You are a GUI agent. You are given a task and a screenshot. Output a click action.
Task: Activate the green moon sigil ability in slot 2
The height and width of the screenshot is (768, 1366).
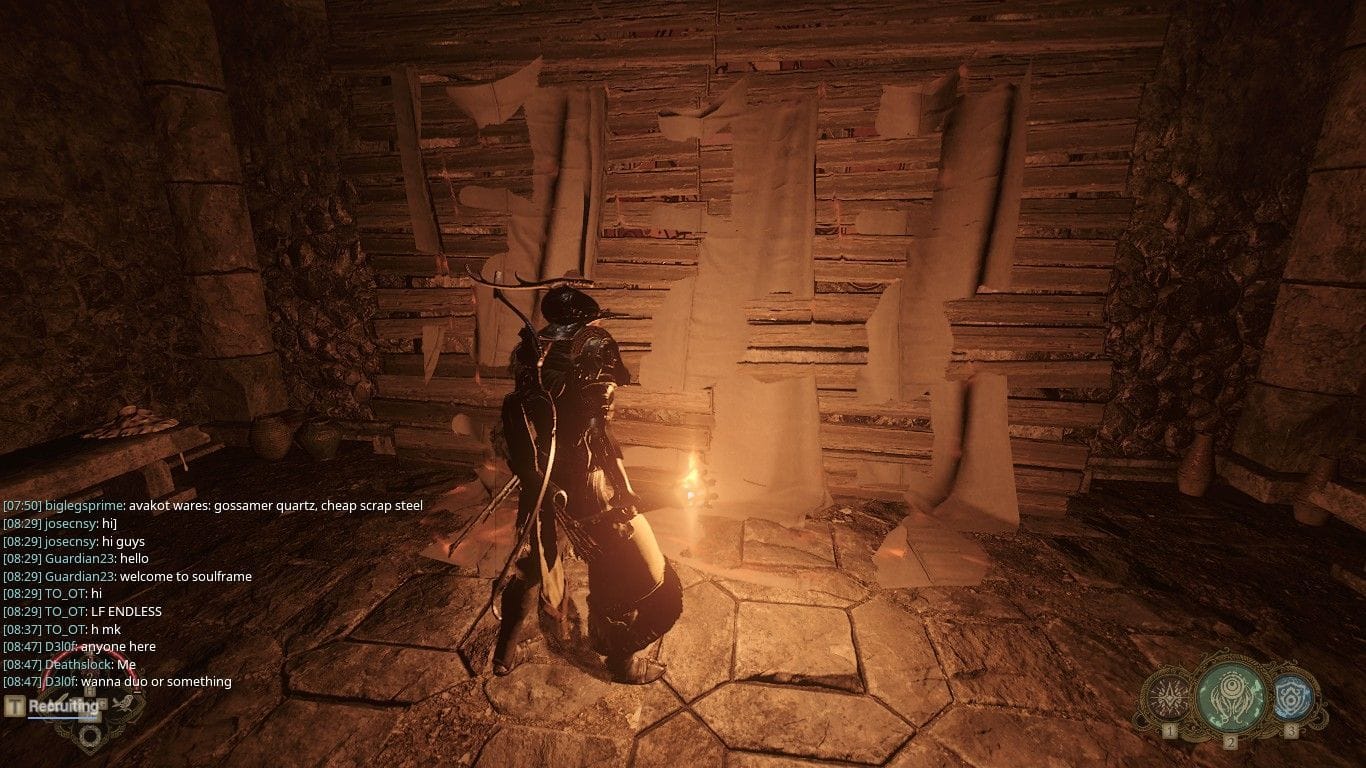[x=1231, y=698]
